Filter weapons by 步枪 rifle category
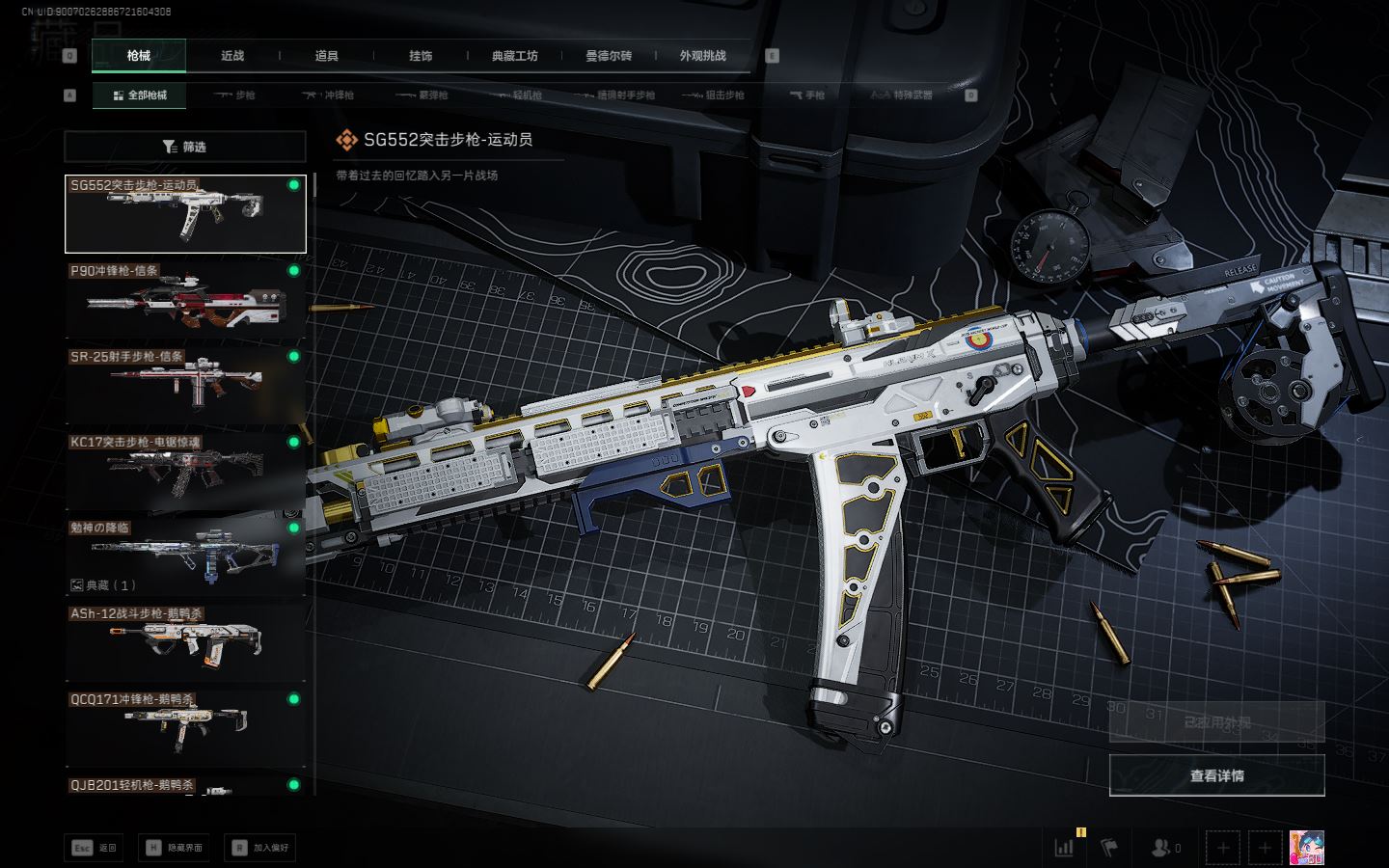Viewport: 1389px width, 868px height. [x=234, y=95]
